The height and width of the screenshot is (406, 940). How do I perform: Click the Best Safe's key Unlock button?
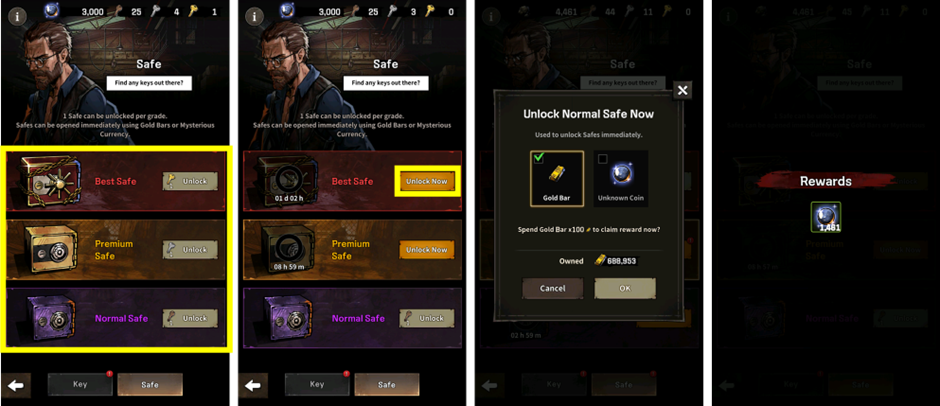[190, 181]
